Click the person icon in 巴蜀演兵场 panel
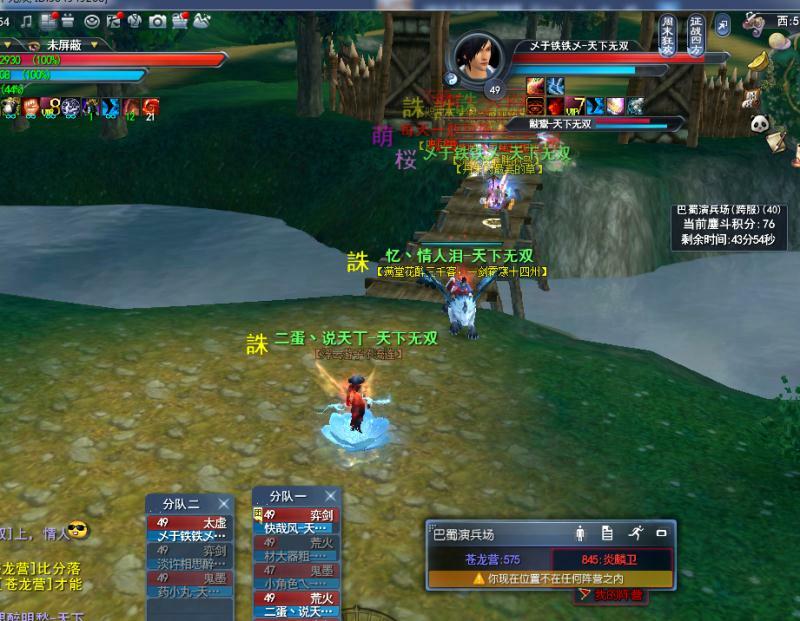The width and height of the screenshot is (800, 621). click(x=580, y=533)
